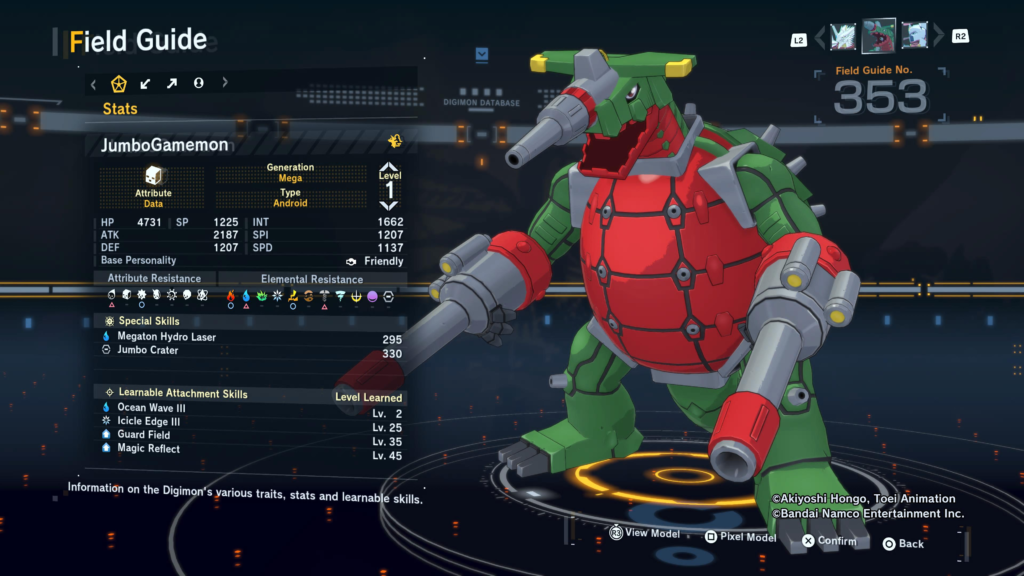Switch to the down-left arrow tab
The height and width of the screenshot is (576, 1024).
(146, 83)
